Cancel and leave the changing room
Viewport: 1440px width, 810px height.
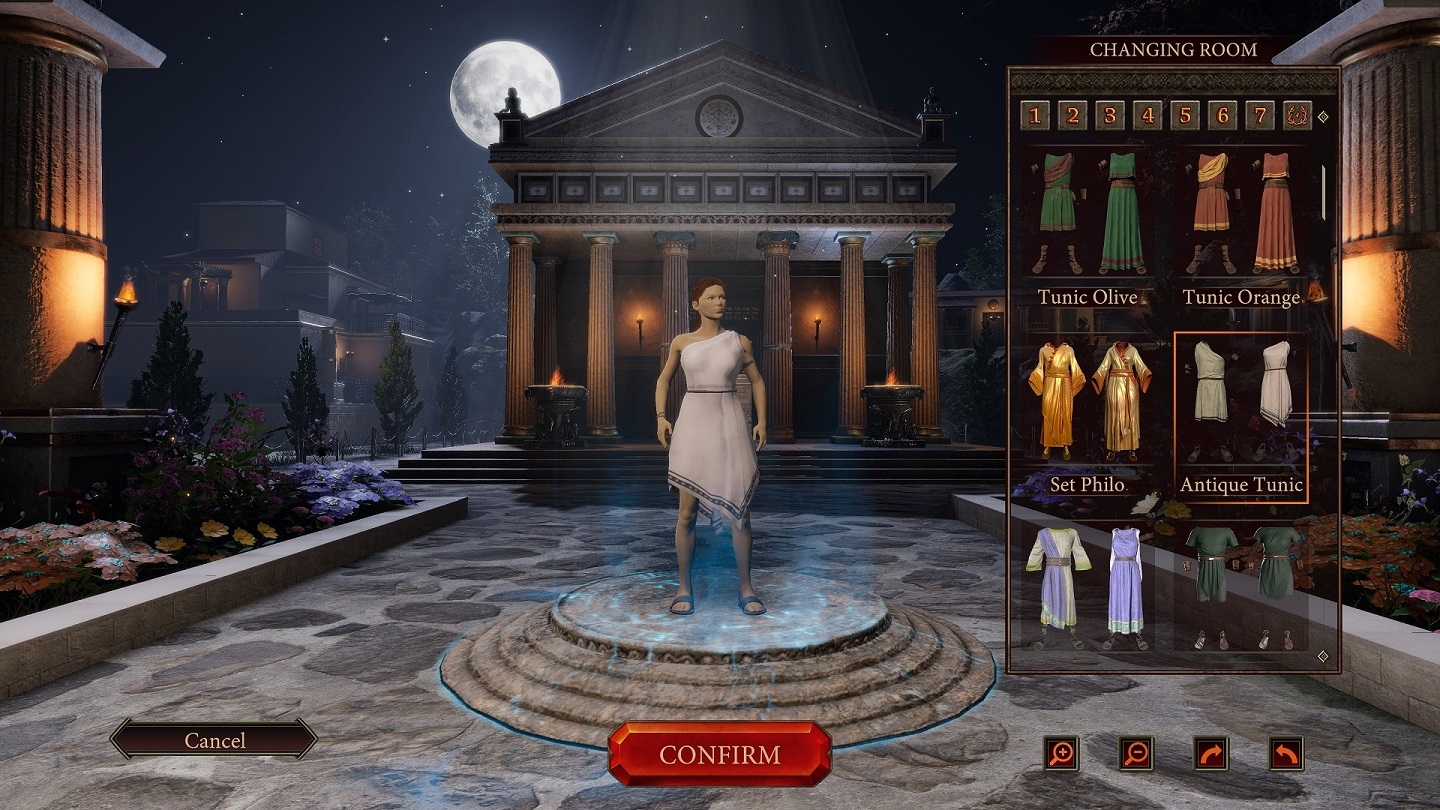(214, 740)
